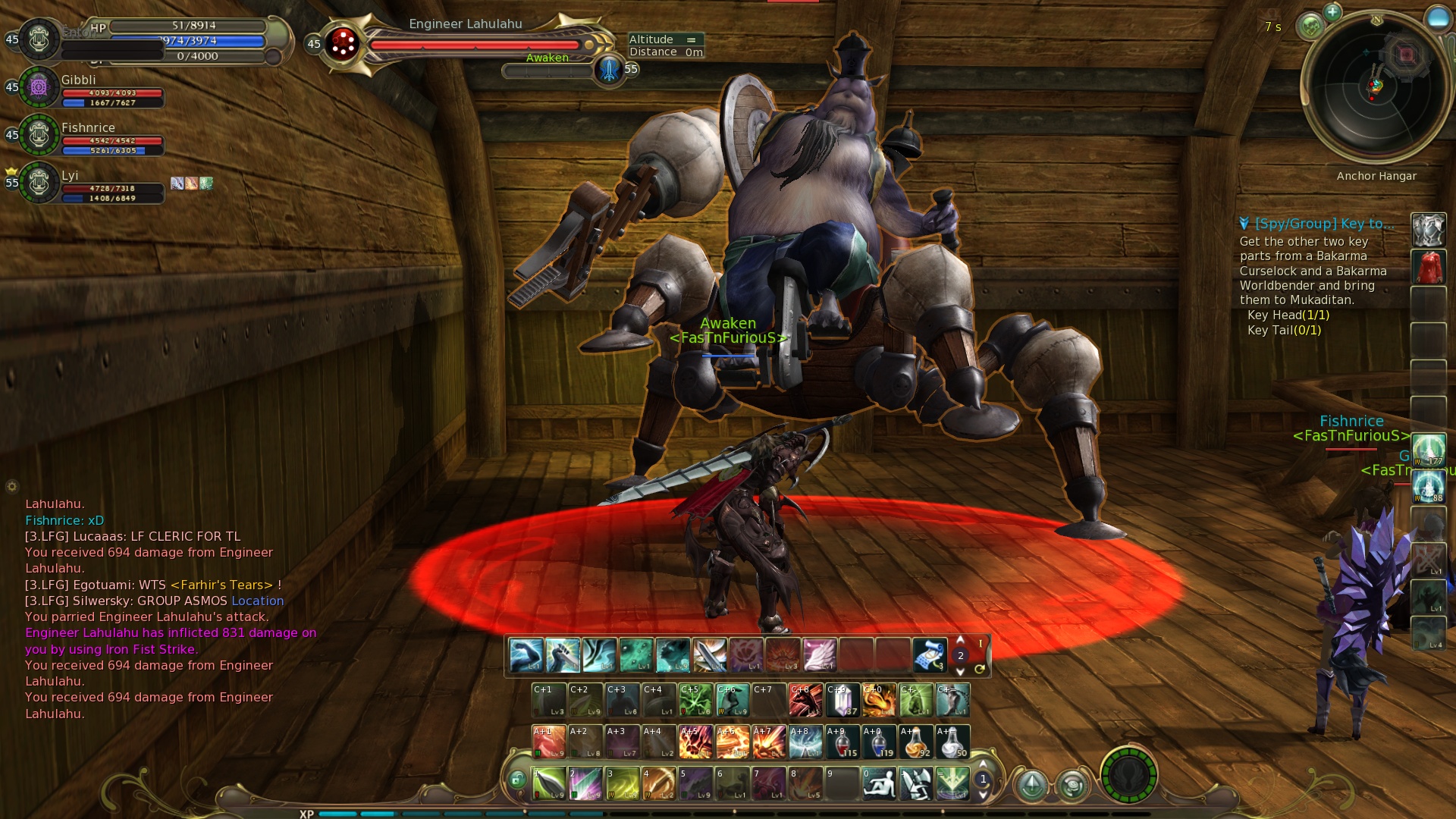The width and height of the screenshot is (1456, 819).
Task: Toggle the hotbar lock button
Action: tap(517, 779)
